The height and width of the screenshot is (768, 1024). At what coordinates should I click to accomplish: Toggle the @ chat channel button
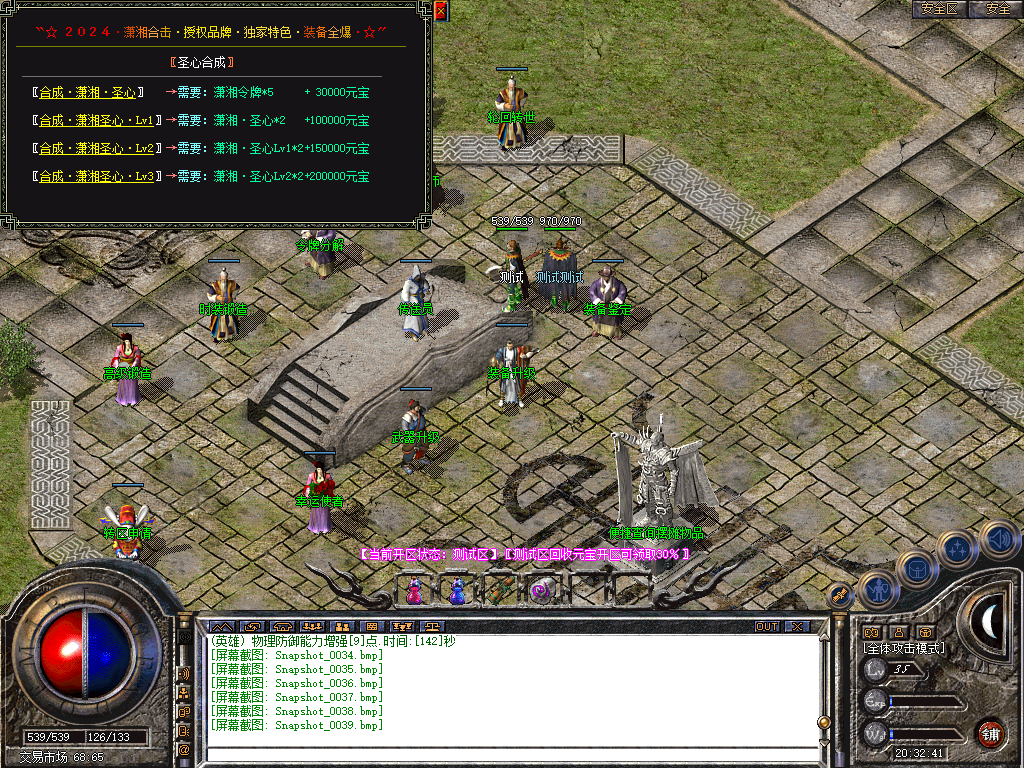coord(185,749)
